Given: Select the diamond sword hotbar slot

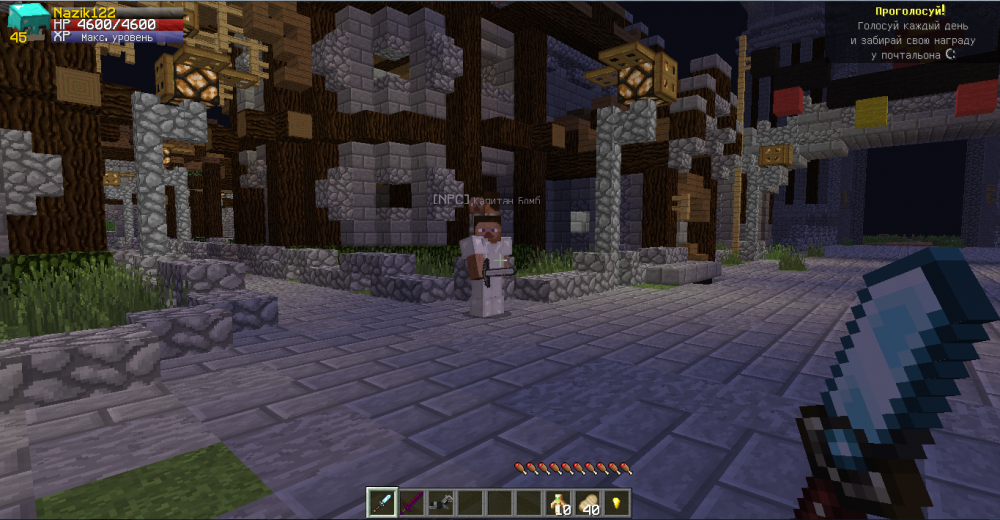Looking at the screenshot, I should pyautogui.click(x=382, y=503).
